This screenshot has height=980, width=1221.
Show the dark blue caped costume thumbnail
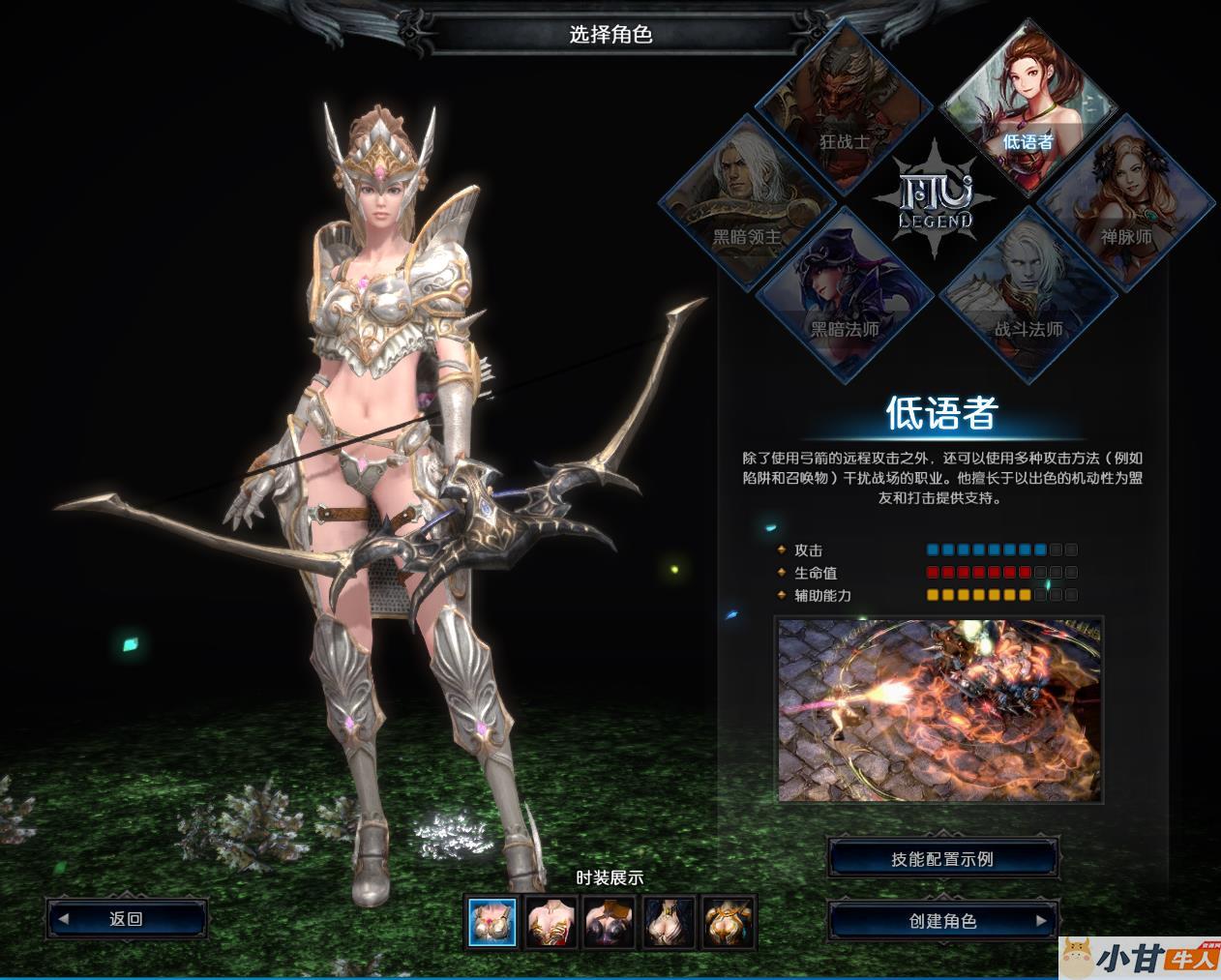pyautogui.click(x=670, y=921)
